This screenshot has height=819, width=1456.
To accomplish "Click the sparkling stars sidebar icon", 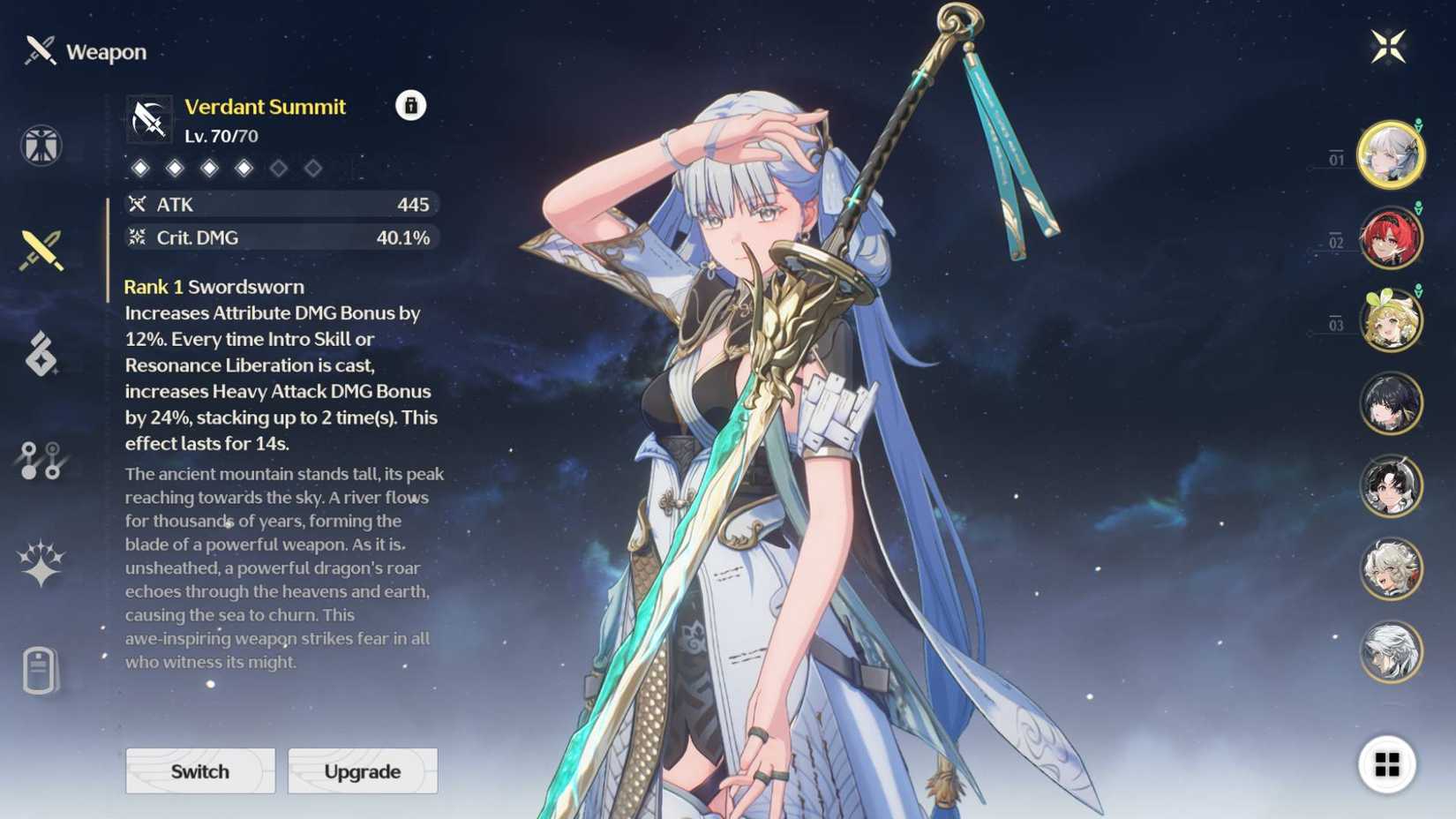I will (x=40, y=562).
